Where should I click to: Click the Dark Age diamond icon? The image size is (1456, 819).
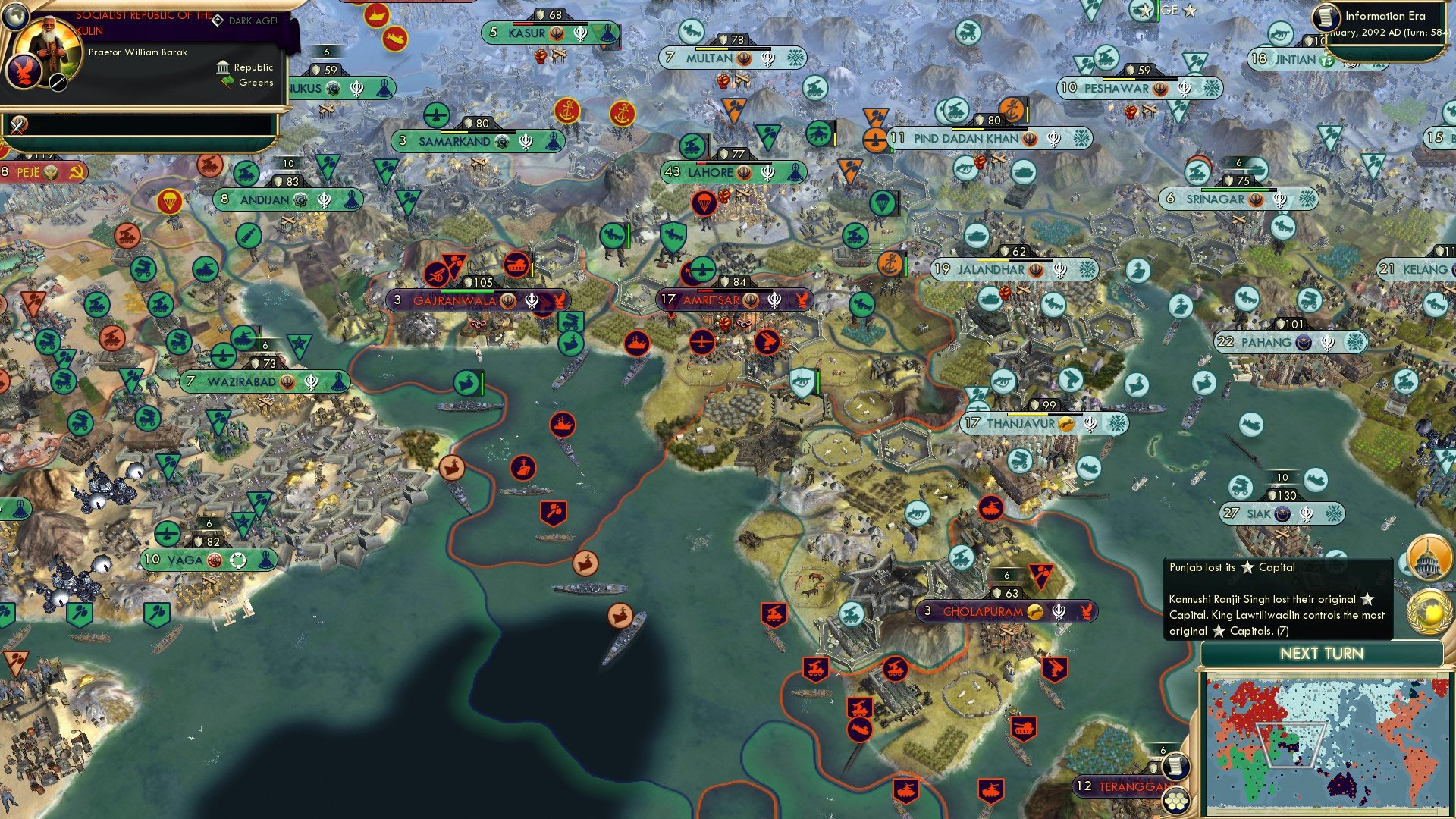point(218,20)
